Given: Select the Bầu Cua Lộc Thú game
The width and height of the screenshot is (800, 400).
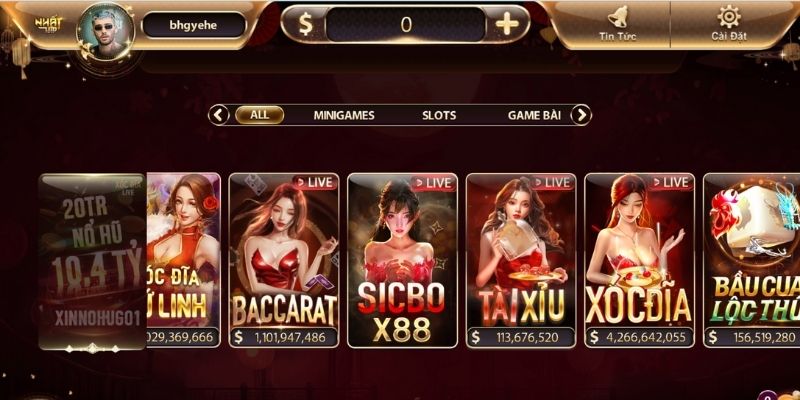Looking at the screenshot, I should pyautogui.click(x=752, y=260).
